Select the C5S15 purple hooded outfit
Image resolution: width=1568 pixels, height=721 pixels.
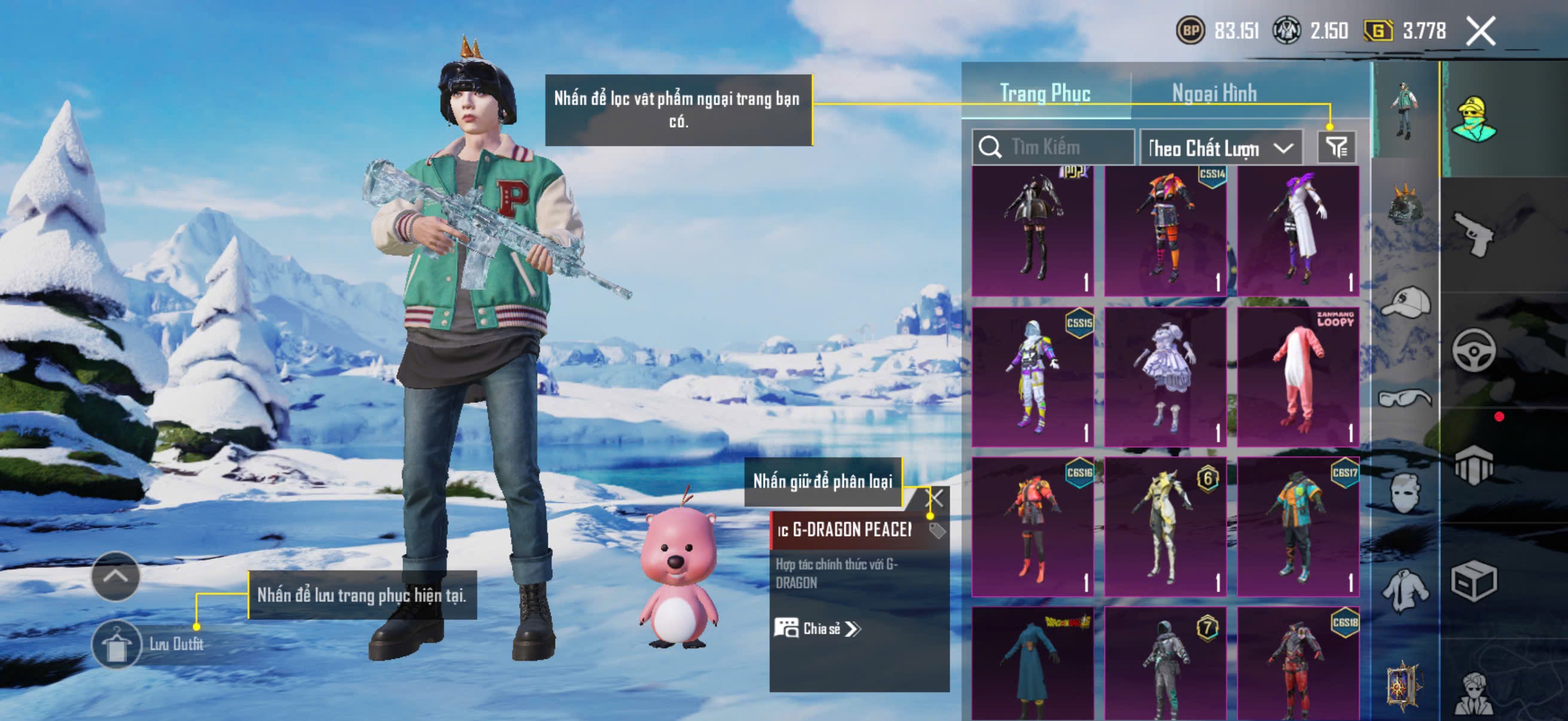pos(1032,377)
